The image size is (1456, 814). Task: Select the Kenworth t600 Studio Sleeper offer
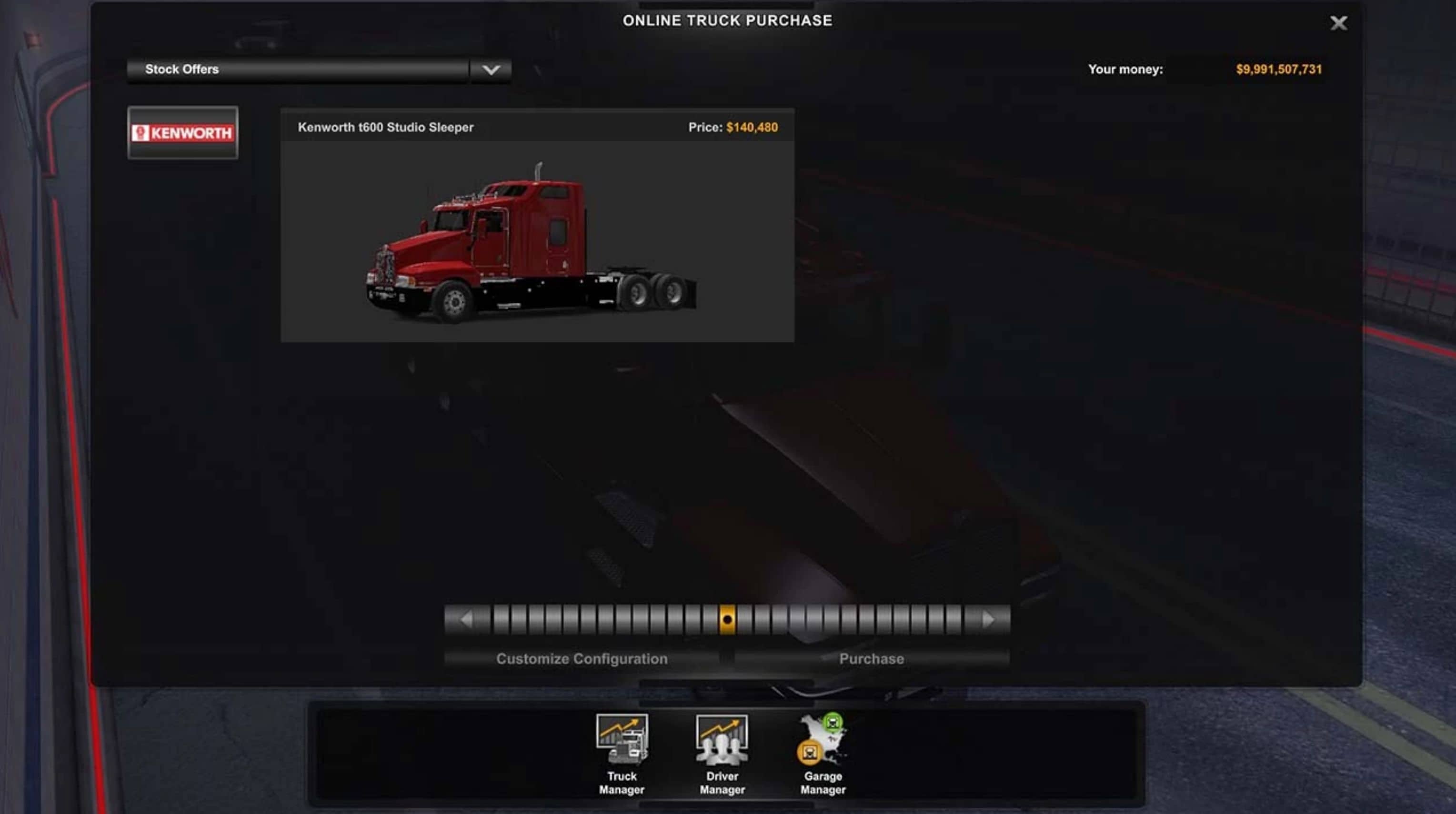[537, 226]
